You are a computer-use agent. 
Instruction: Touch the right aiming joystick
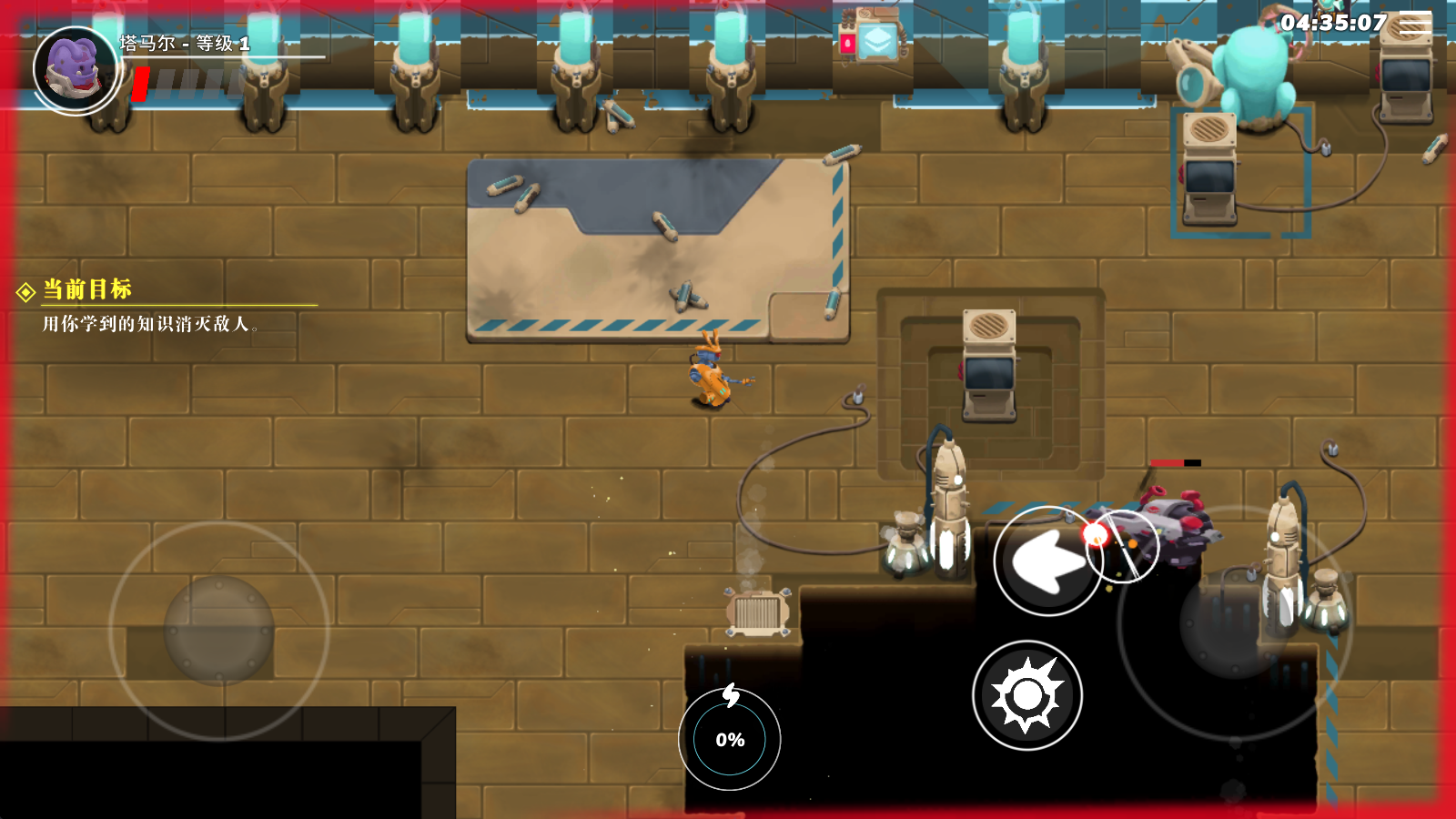[x=1234, y=623]
